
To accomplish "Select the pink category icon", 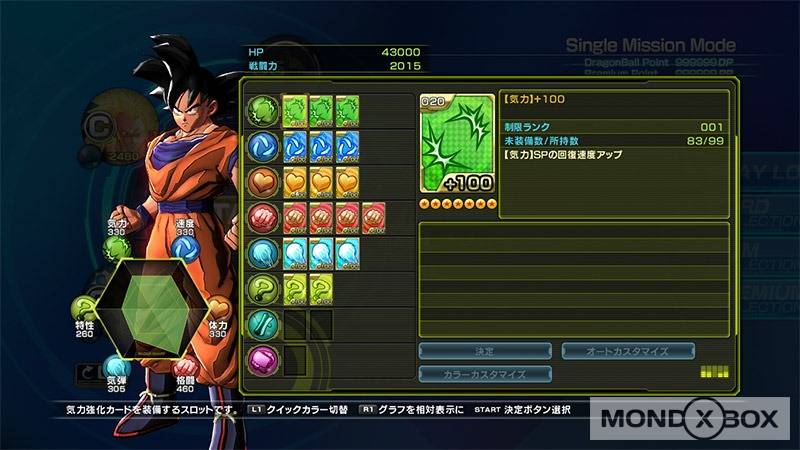I will [x=264, y=359].
